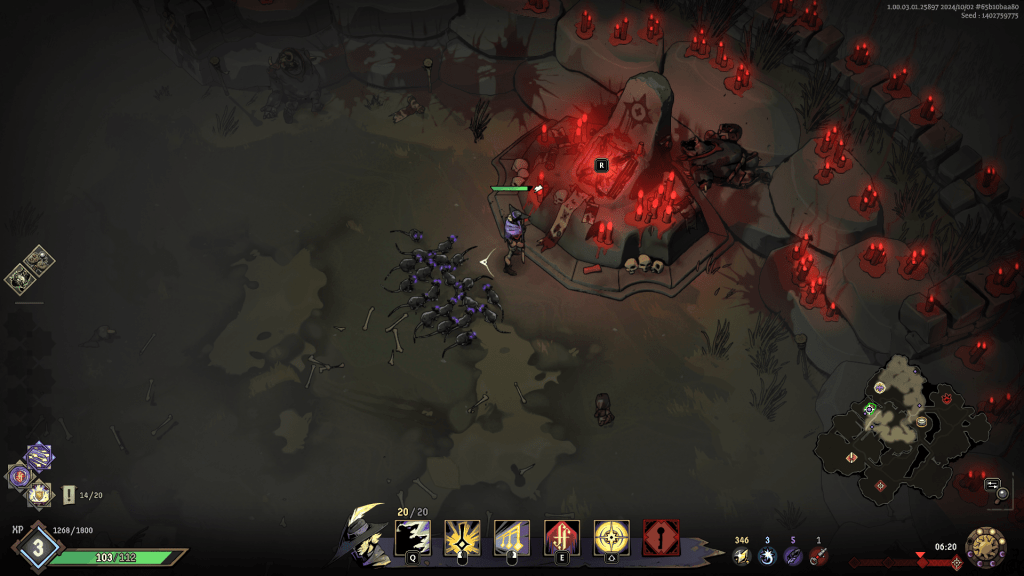Select the gold diamond marker on minimap
This screenshot has height=576, width=1024.
point(852,457)
